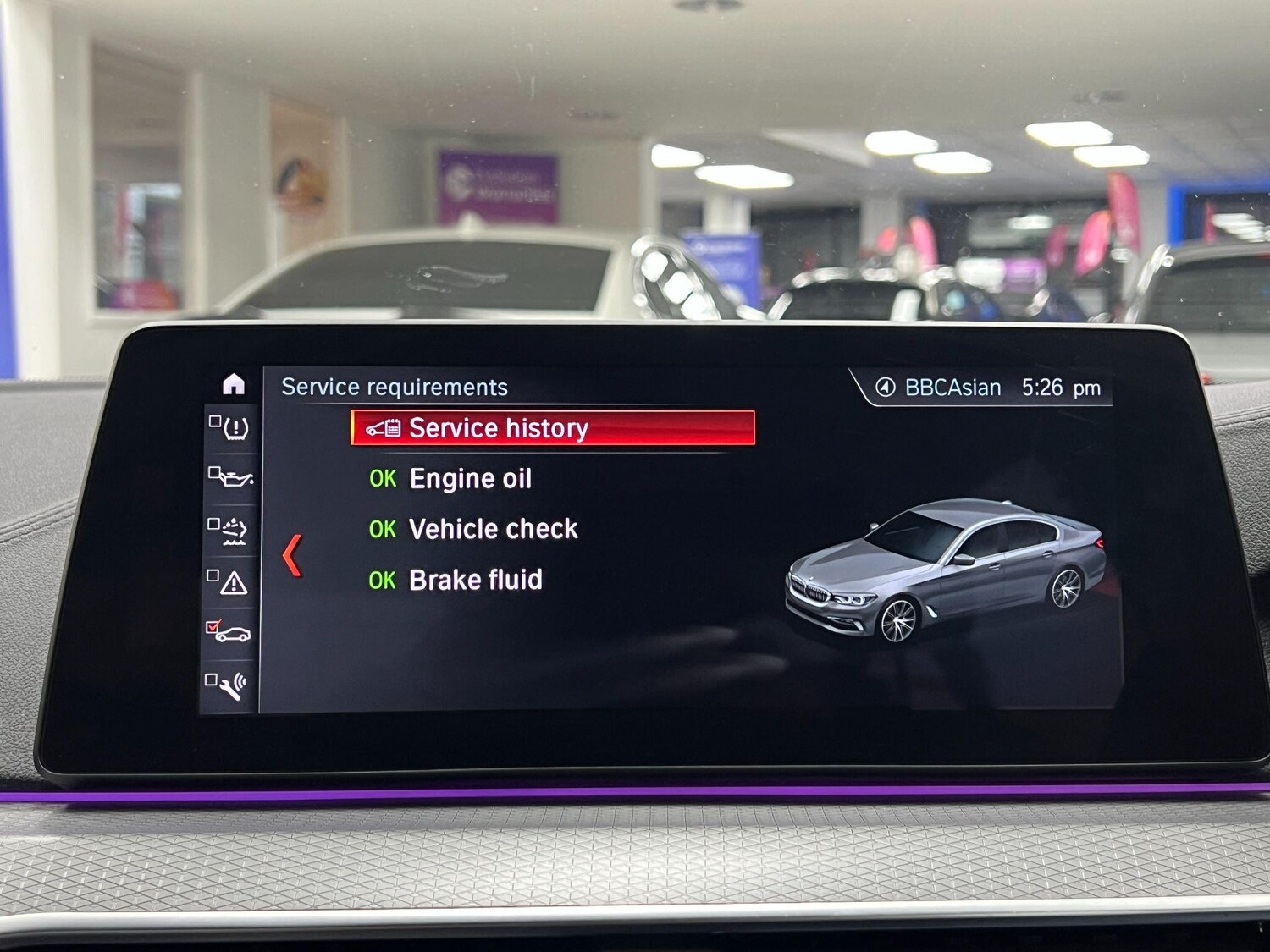This screenshot has width=1270, height=952.
Task: Show the engine oil level icon
Action: click(231, 478)
